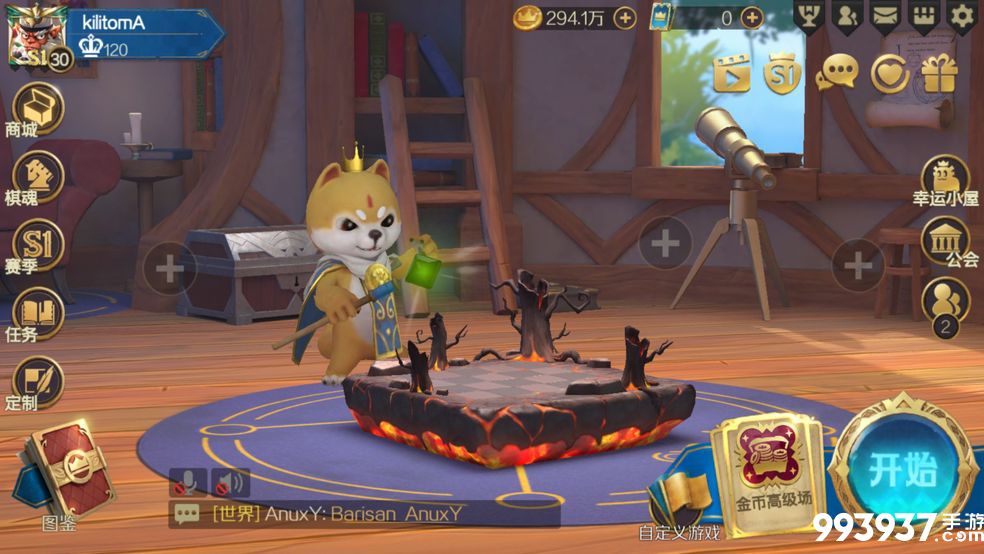Toggle the muted speaker button
984x554 pixels.
(x=230, y=484)
